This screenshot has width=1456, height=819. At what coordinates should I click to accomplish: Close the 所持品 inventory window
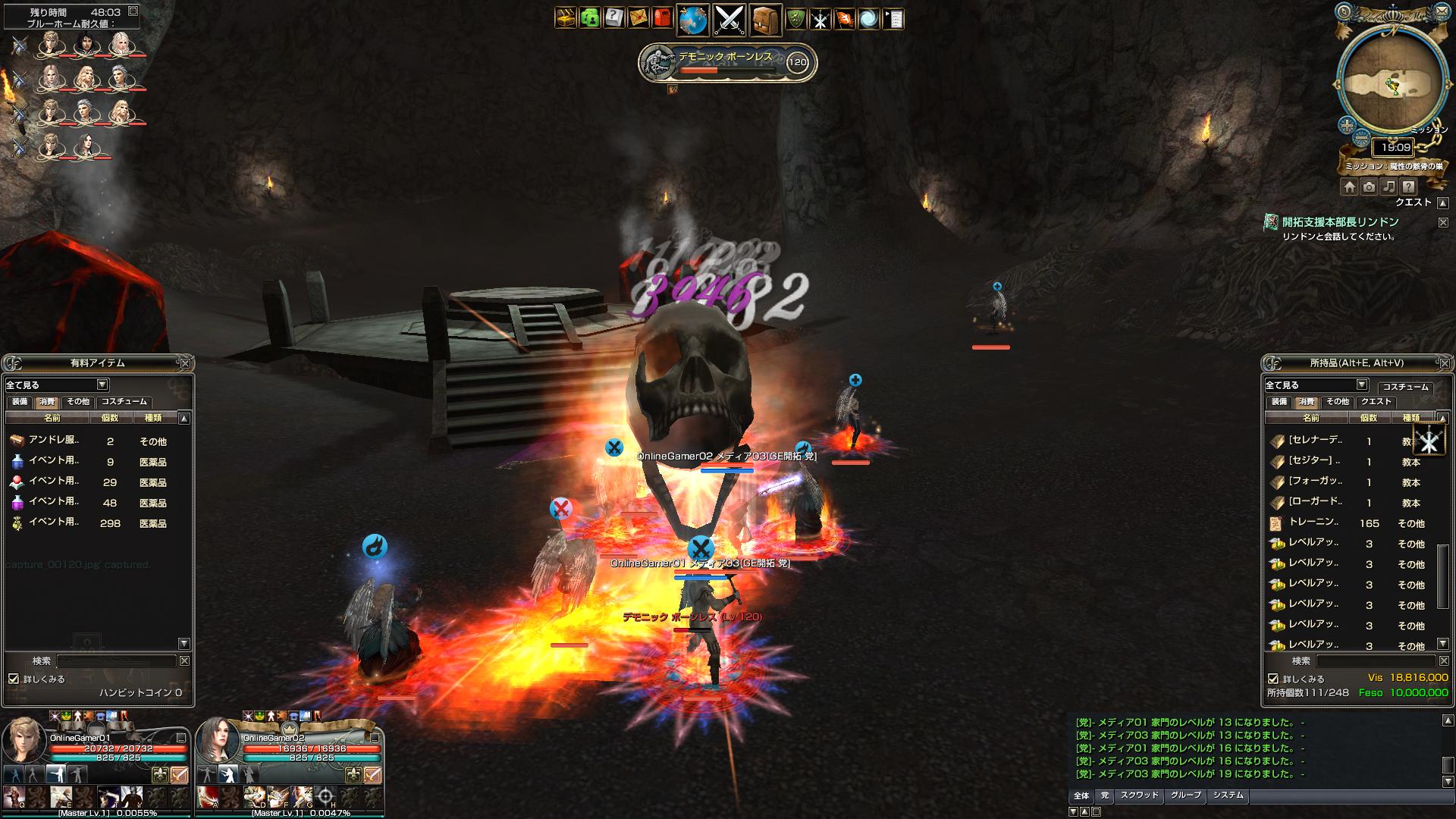[x=1443, y=363]
